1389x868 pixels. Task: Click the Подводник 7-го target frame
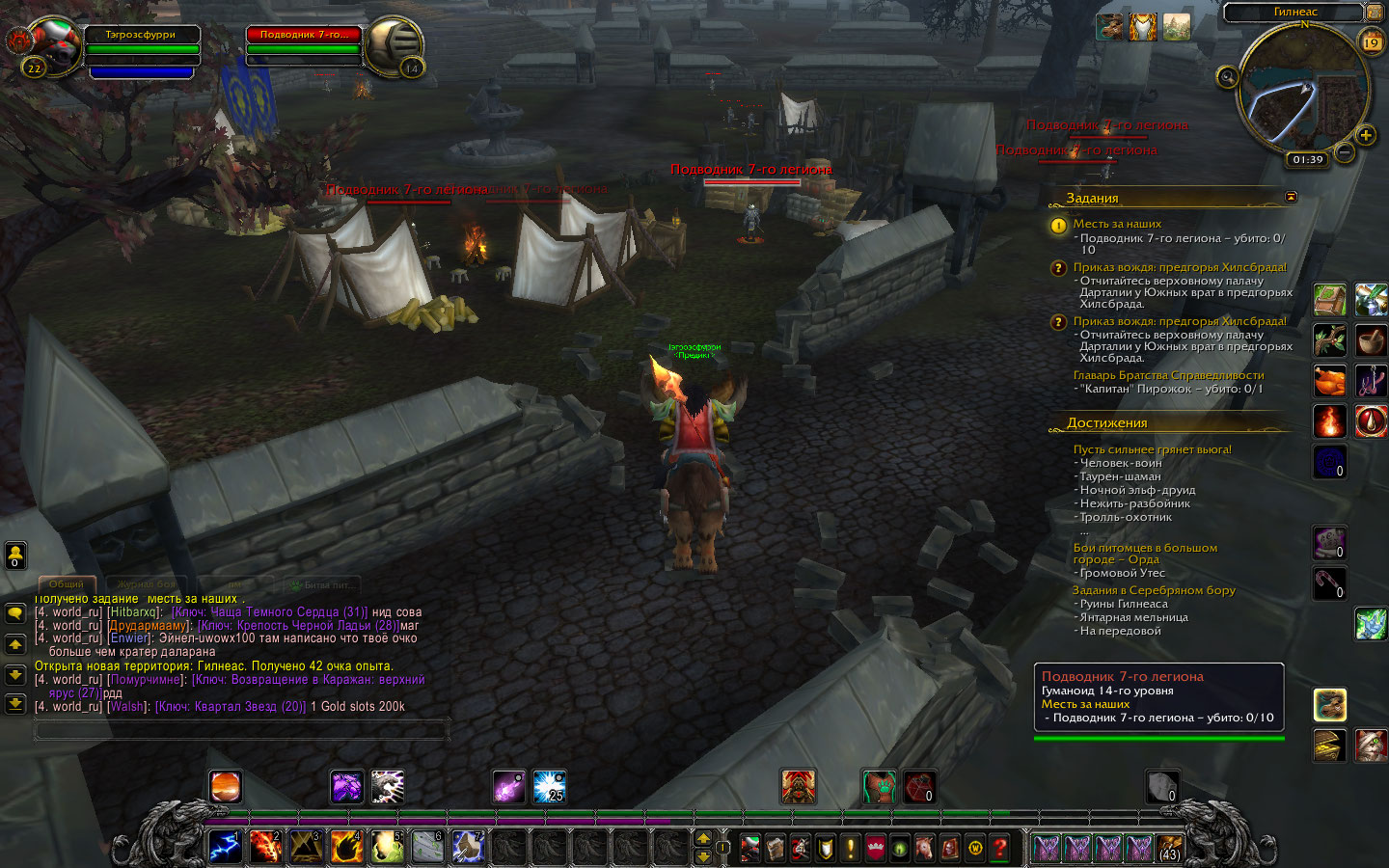303,35
